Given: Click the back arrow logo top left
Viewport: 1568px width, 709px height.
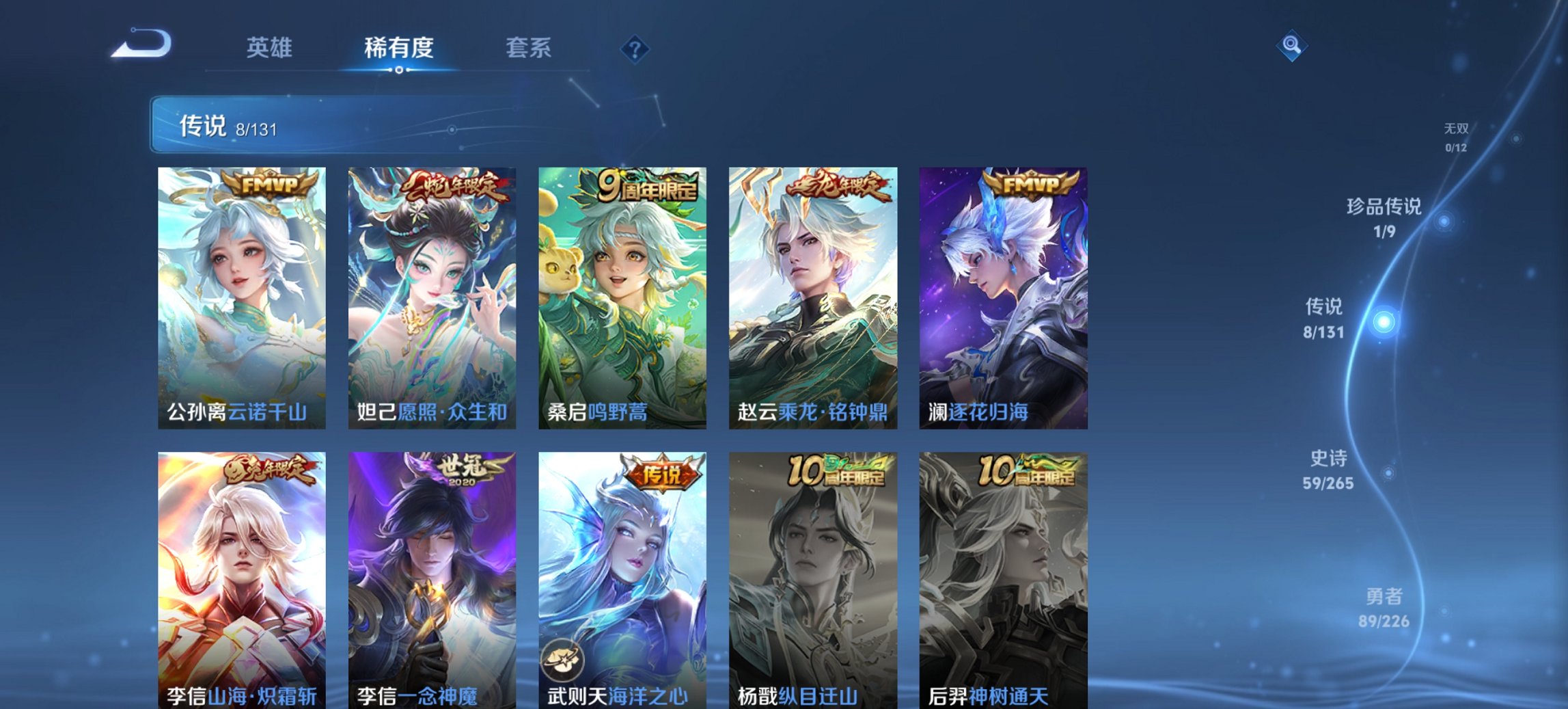Looking at the screenshot, I should (142, 46).
